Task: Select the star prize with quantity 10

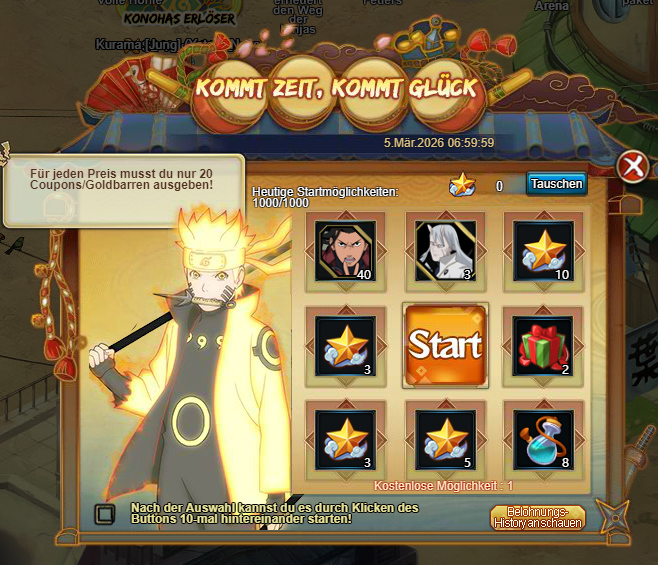Action: pos(543,250)
